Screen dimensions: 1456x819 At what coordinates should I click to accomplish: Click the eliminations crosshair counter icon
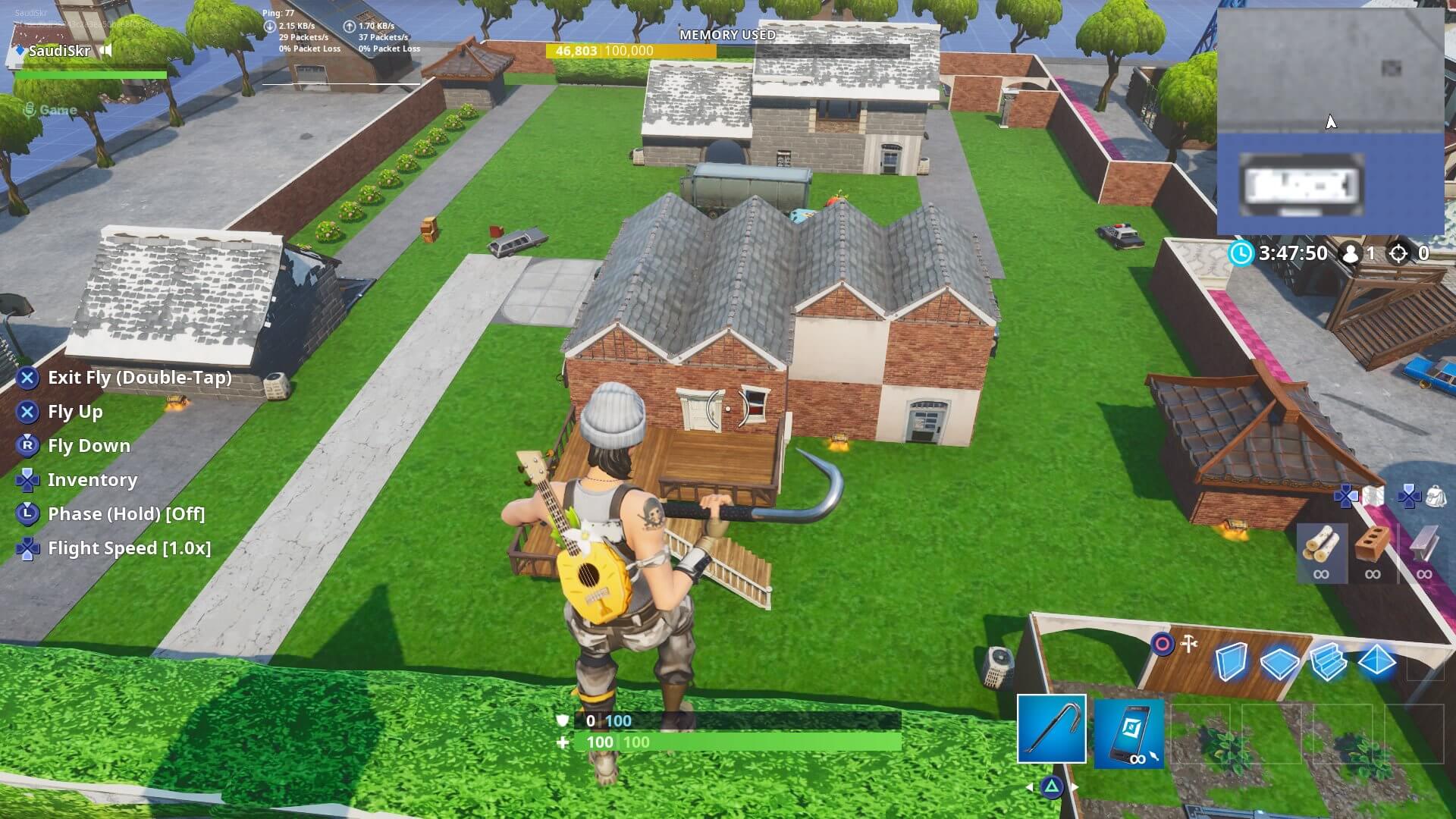1398,254
